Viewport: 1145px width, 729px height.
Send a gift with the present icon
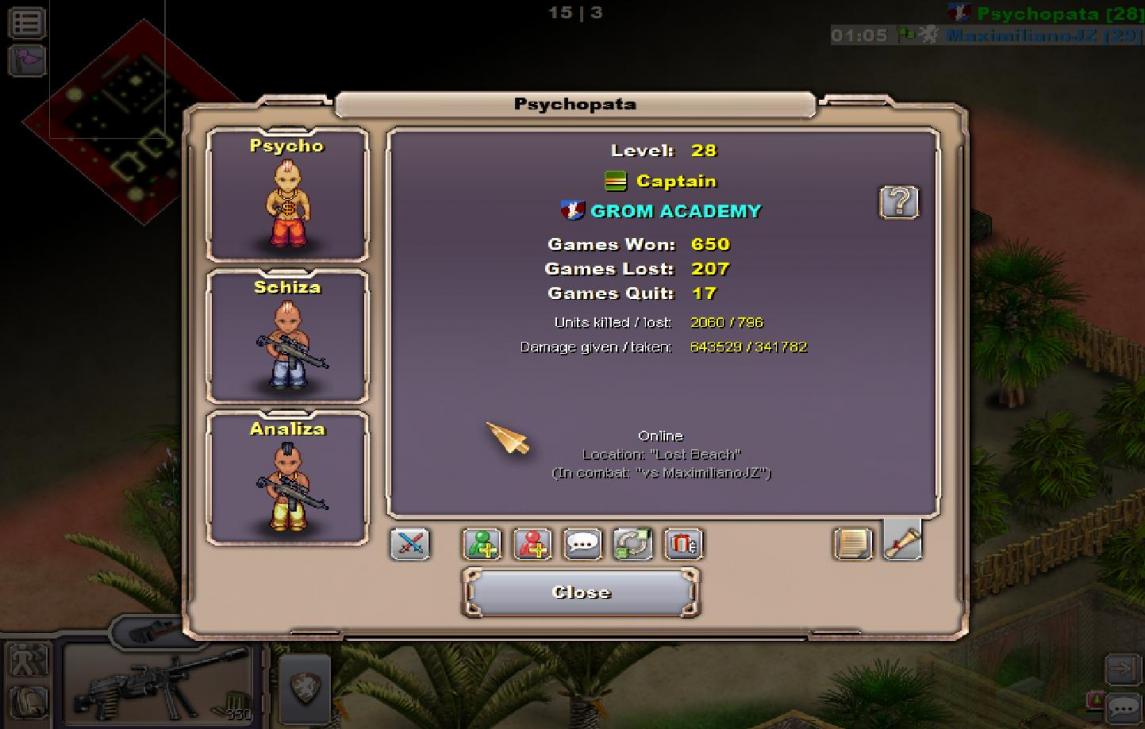pyautogui.click(x=684, y=544)
